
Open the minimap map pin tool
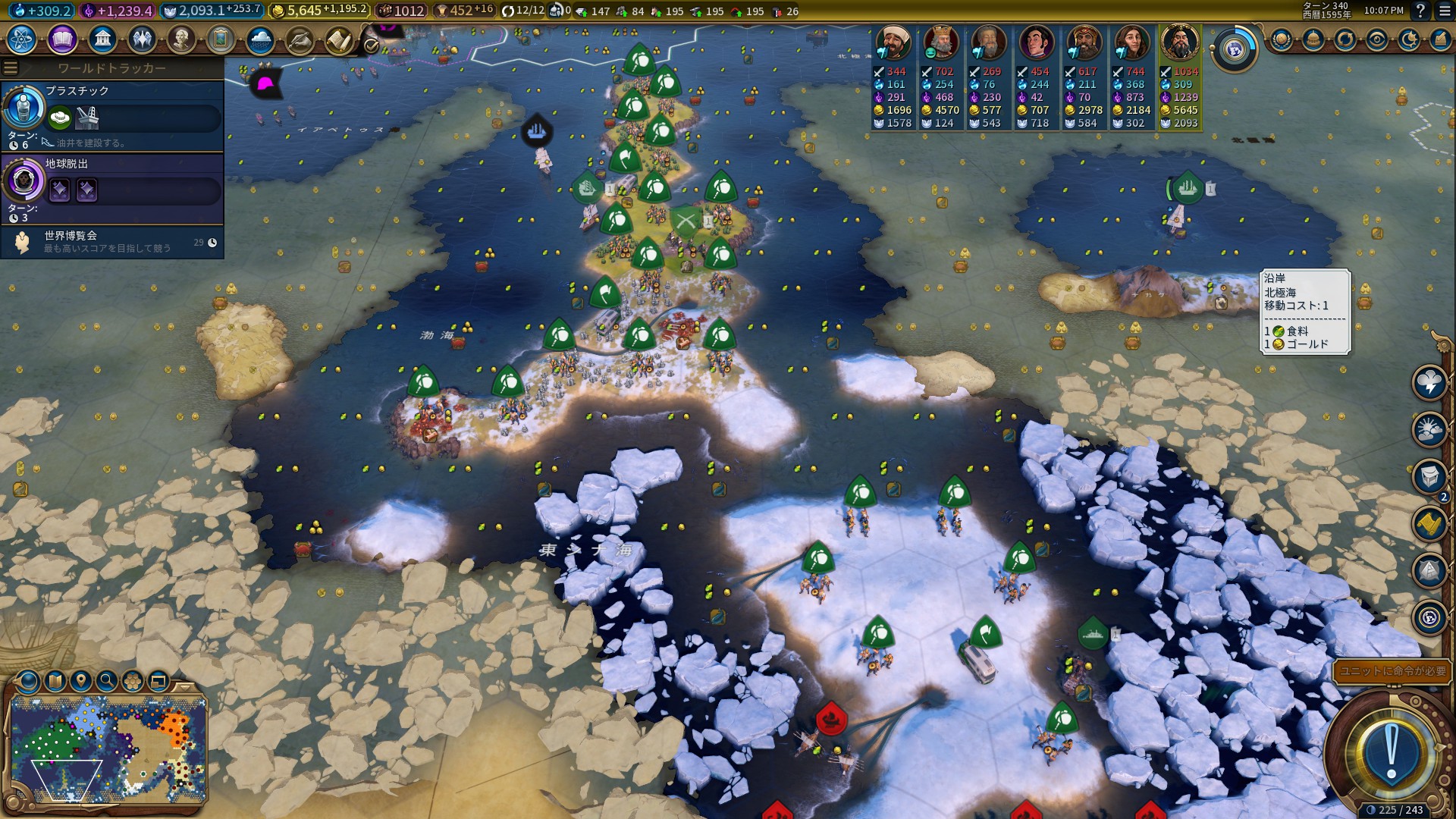(81, 680)
